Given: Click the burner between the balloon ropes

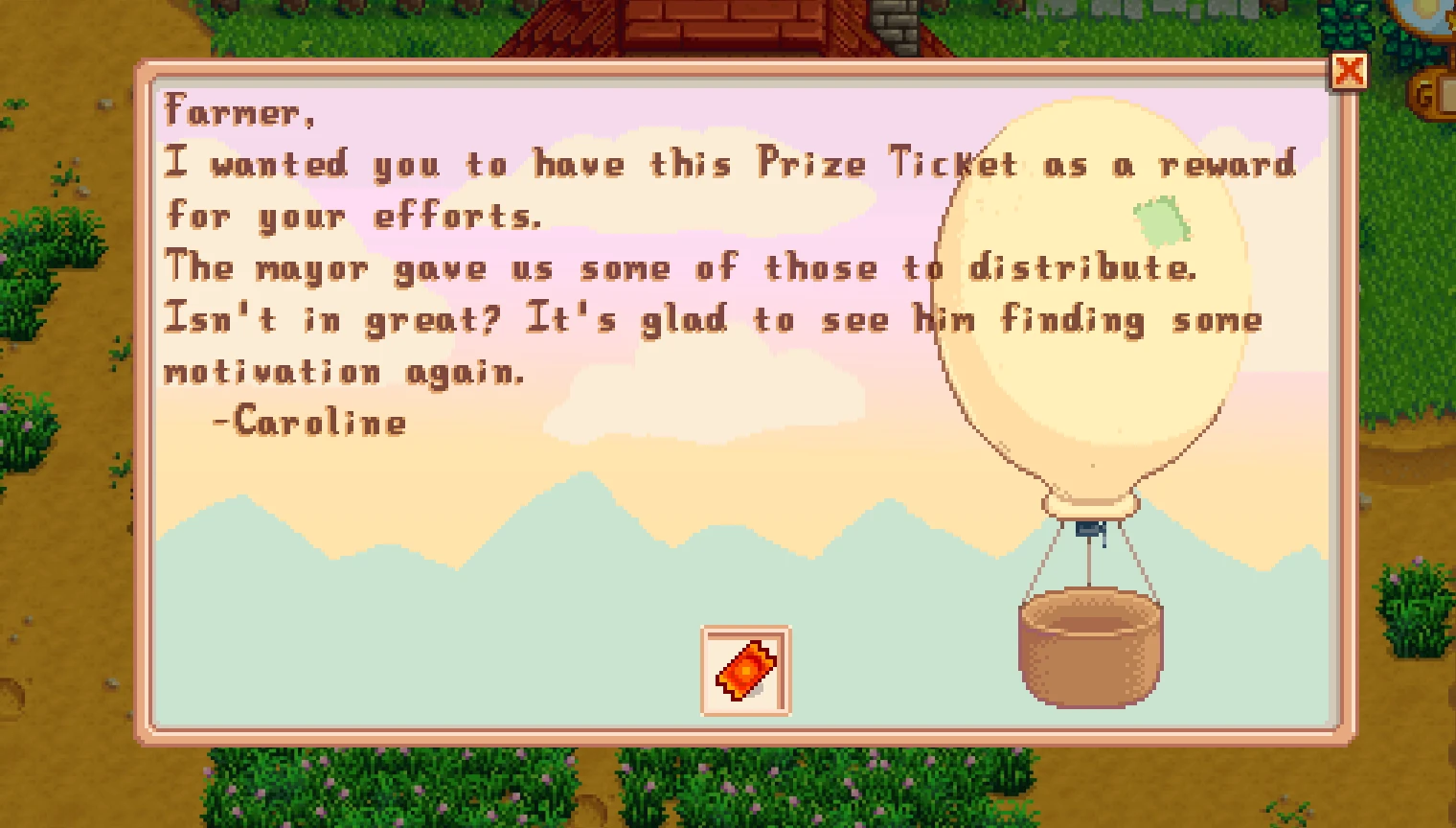Looking at the screenshot, I should tap(1090, 527).
